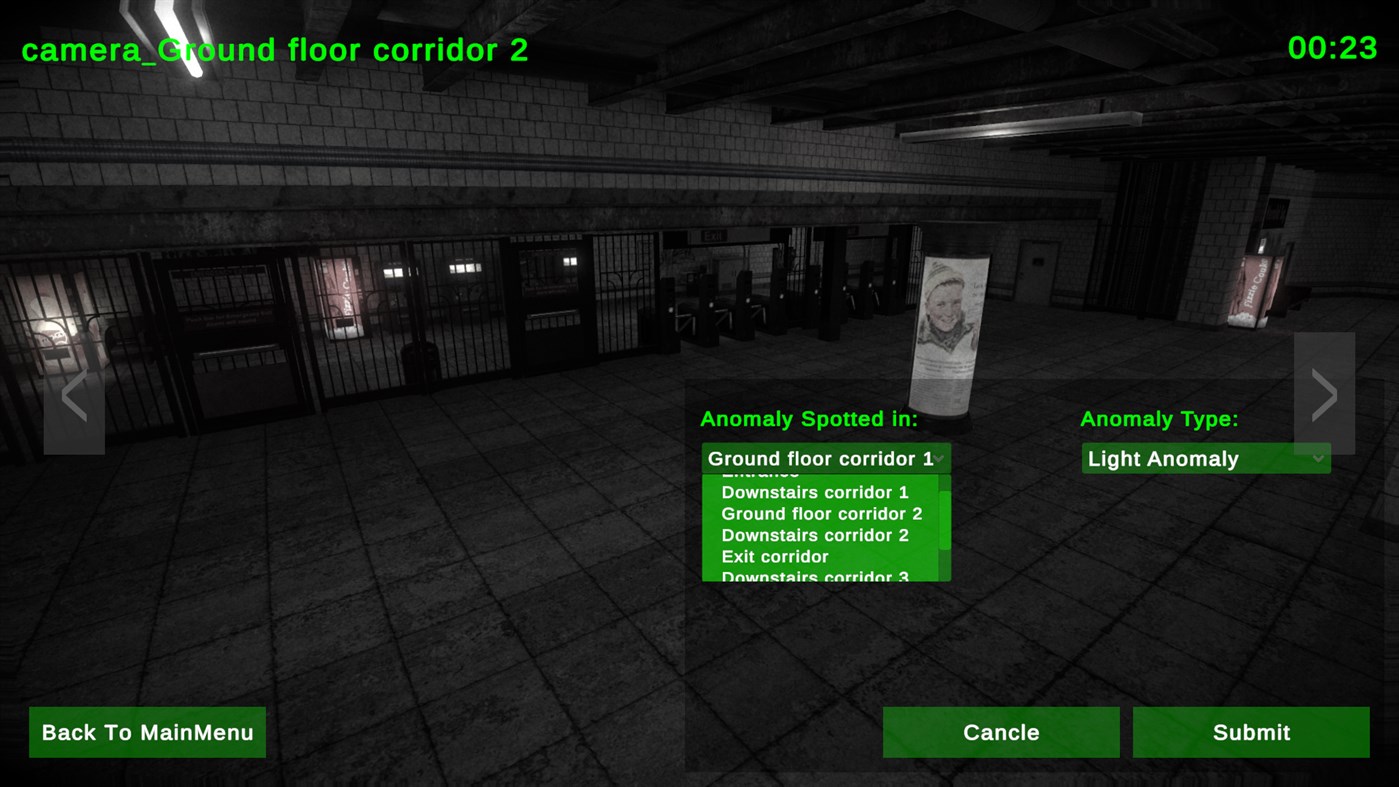
Task: Click the right arrow to view next camera
Action: pos(1325,393)
